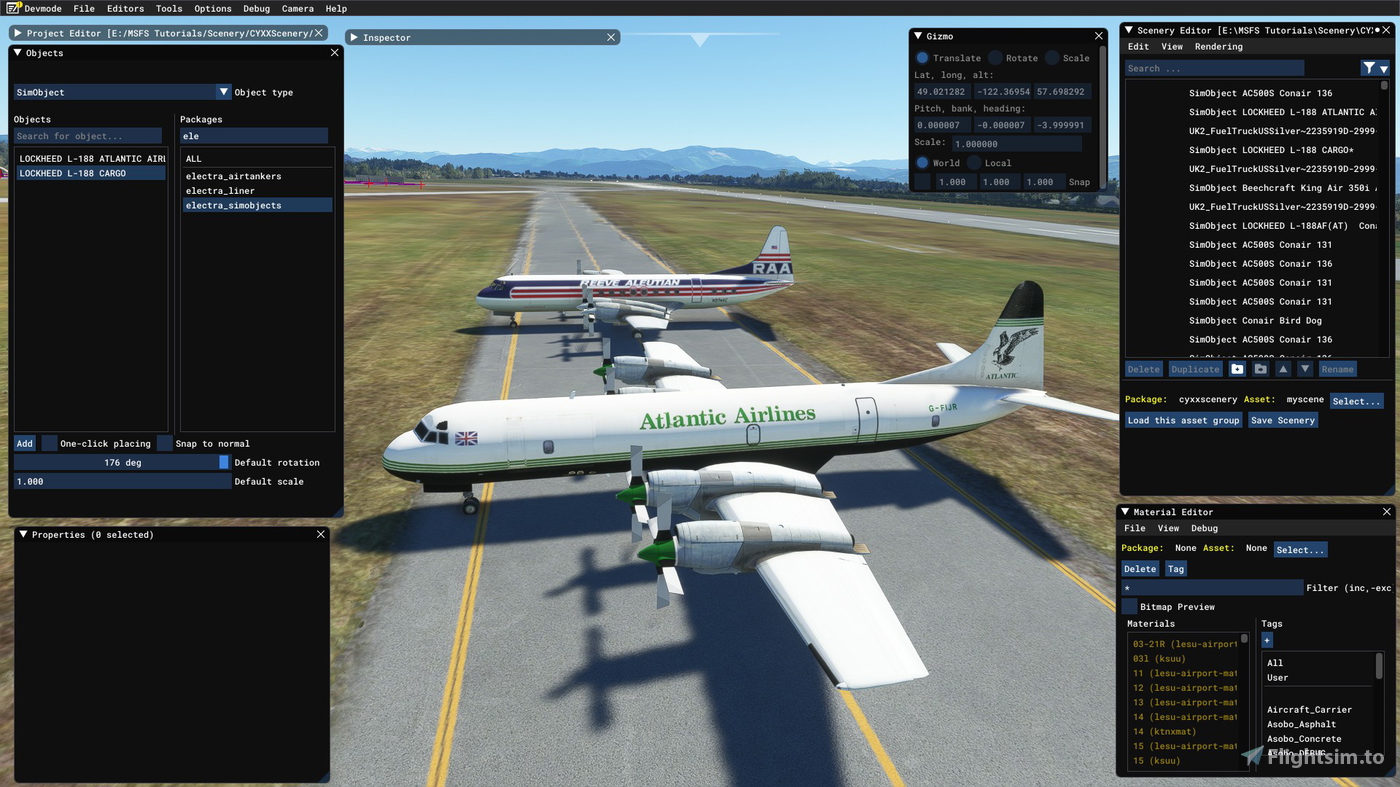
Task: Click the Add object button
Action: tap(24, 443)
